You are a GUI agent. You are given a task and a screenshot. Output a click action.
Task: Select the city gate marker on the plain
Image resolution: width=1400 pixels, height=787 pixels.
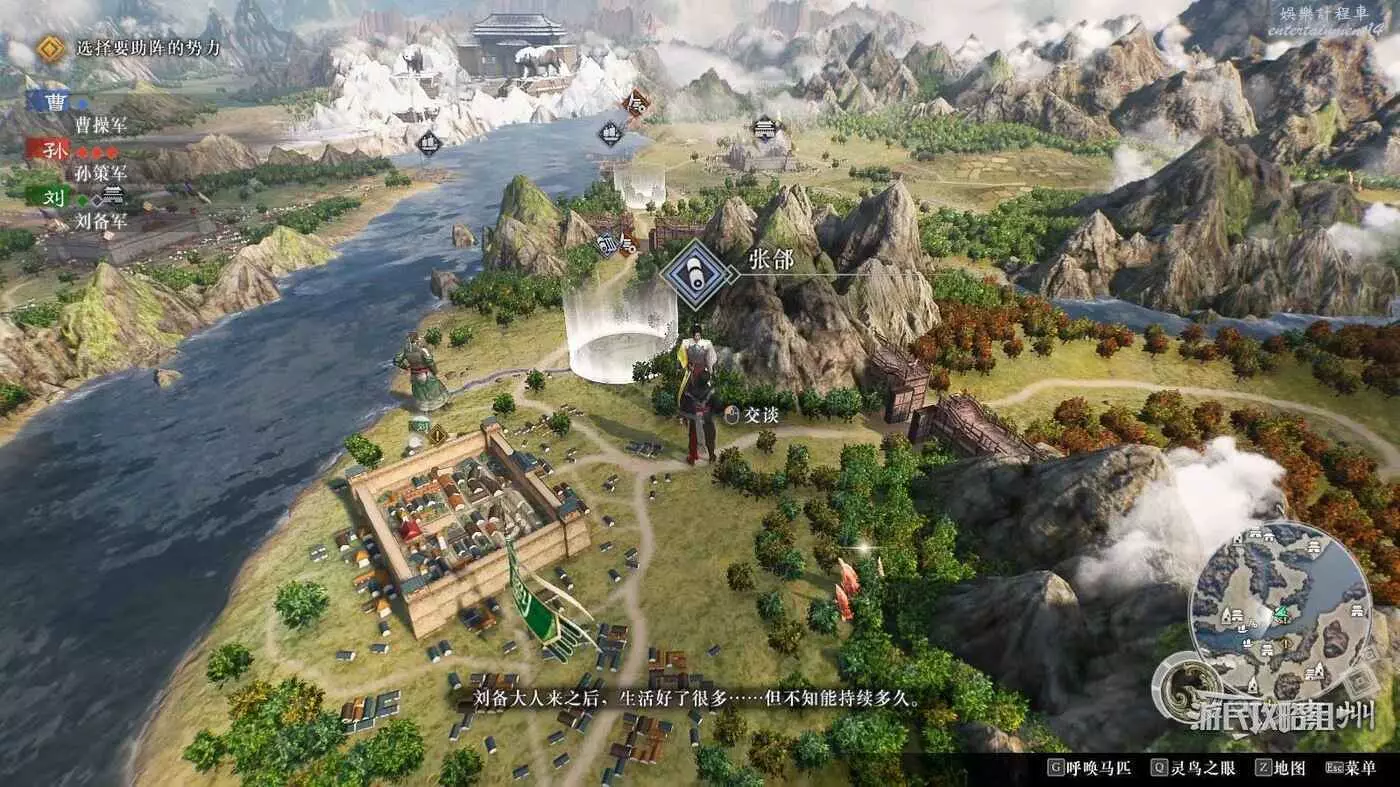(x=765, y=130)
